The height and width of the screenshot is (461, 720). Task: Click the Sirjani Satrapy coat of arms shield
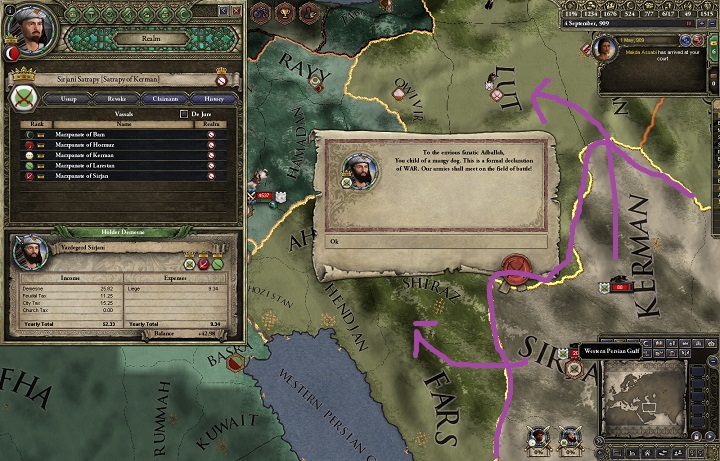24,98
